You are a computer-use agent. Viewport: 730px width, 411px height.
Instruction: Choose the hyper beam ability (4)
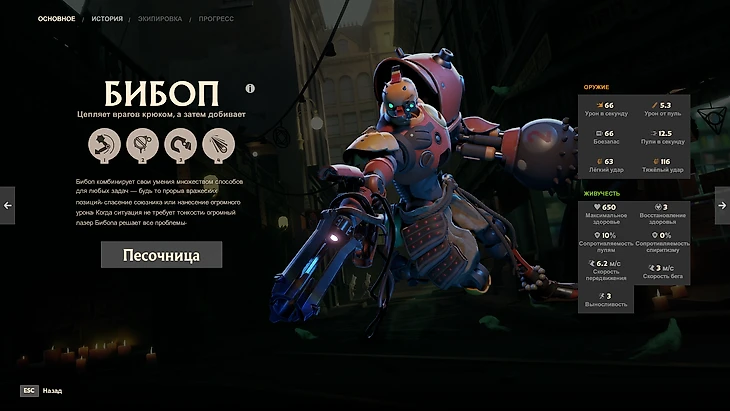(217, 144)
